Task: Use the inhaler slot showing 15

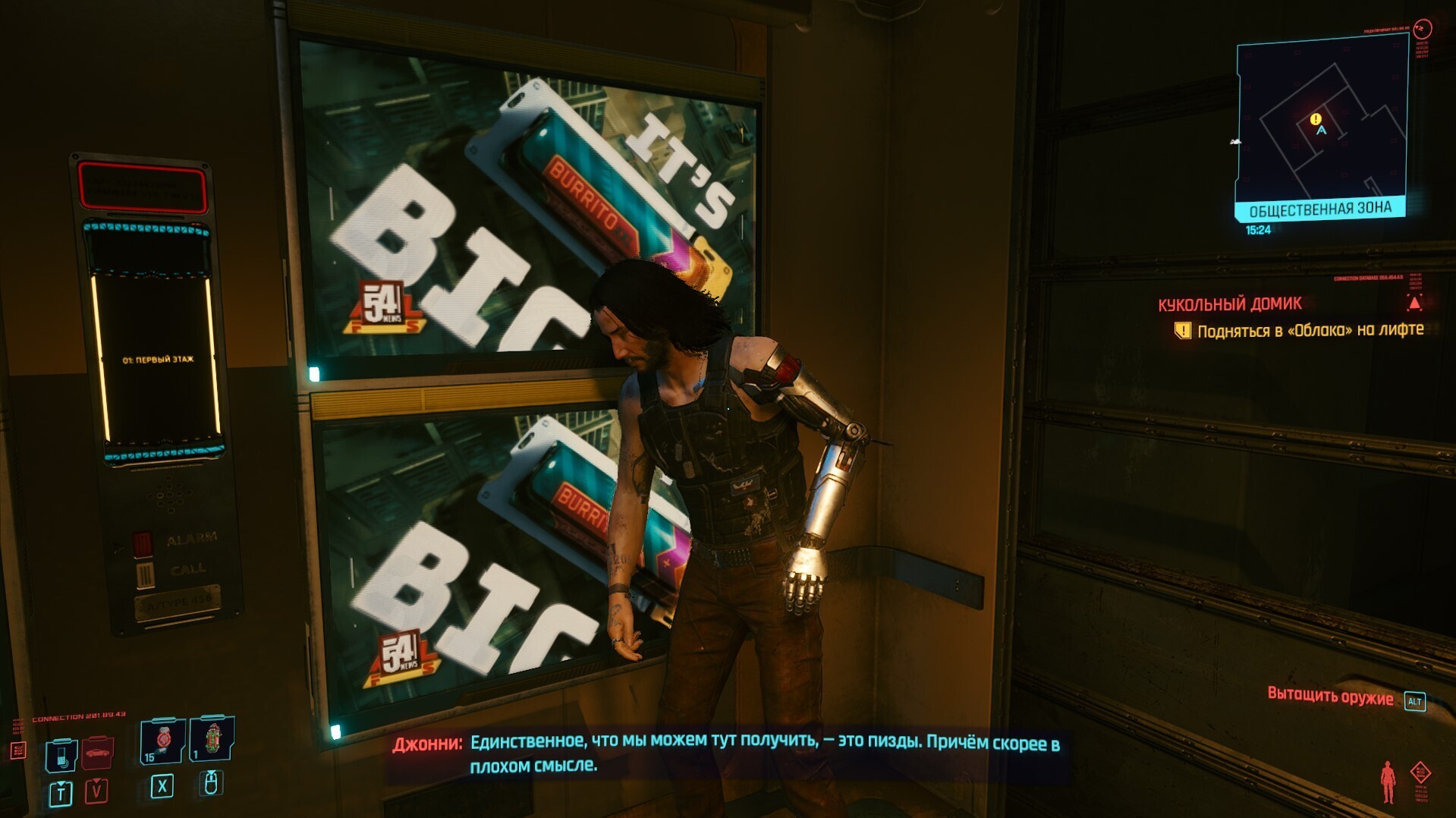Action: tap(162, 740)
